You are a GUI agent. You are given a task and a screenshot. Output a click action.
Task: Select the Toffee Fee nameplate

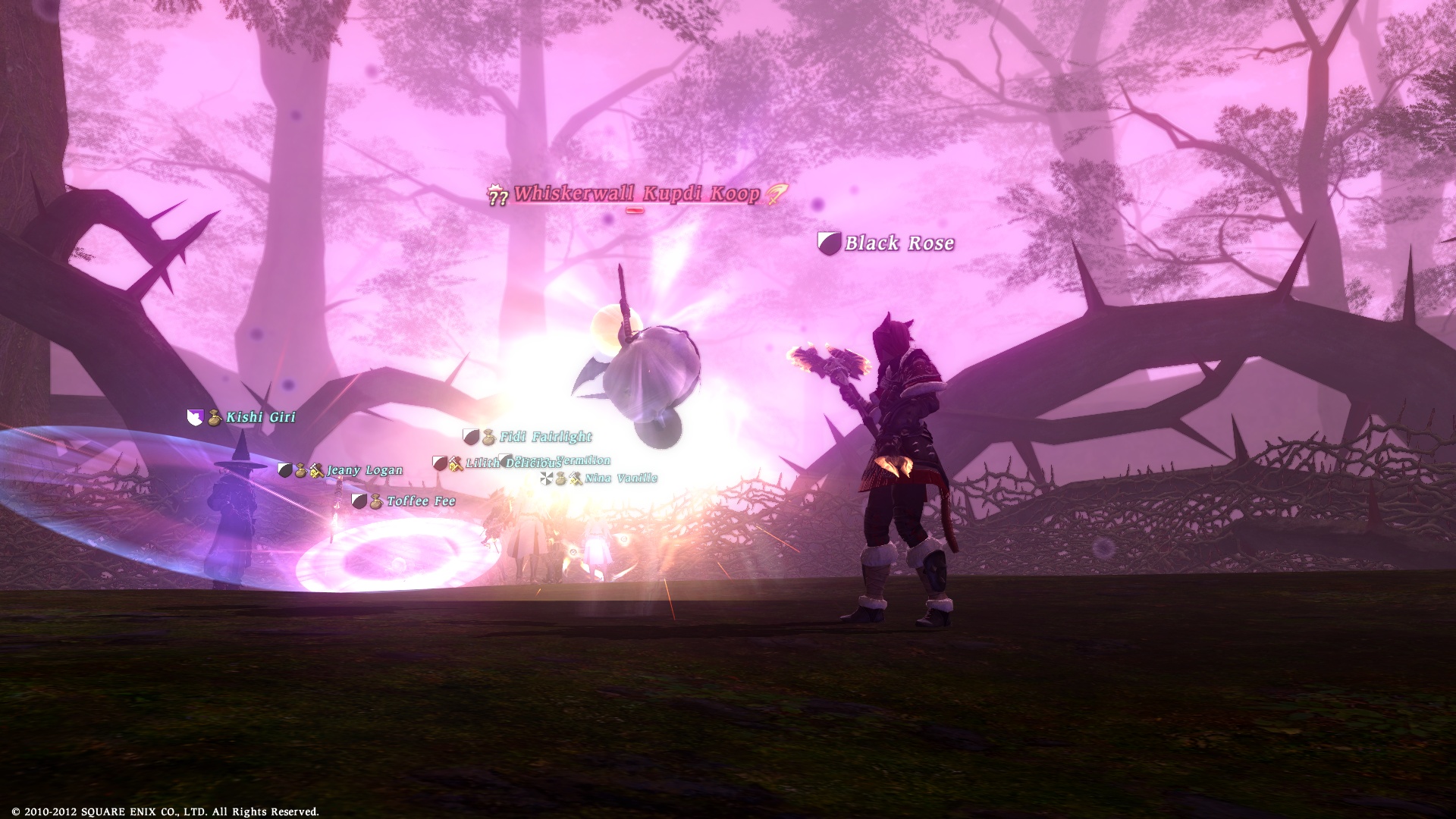(420, 501)
